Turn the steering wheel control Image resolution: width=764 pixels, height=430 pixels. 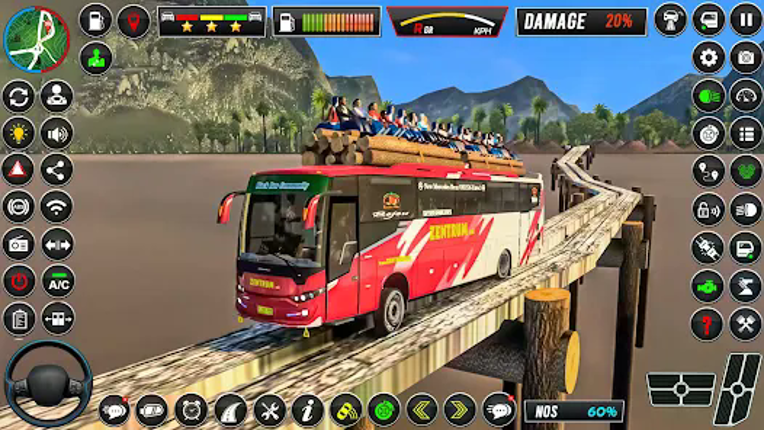pos(48,384)
